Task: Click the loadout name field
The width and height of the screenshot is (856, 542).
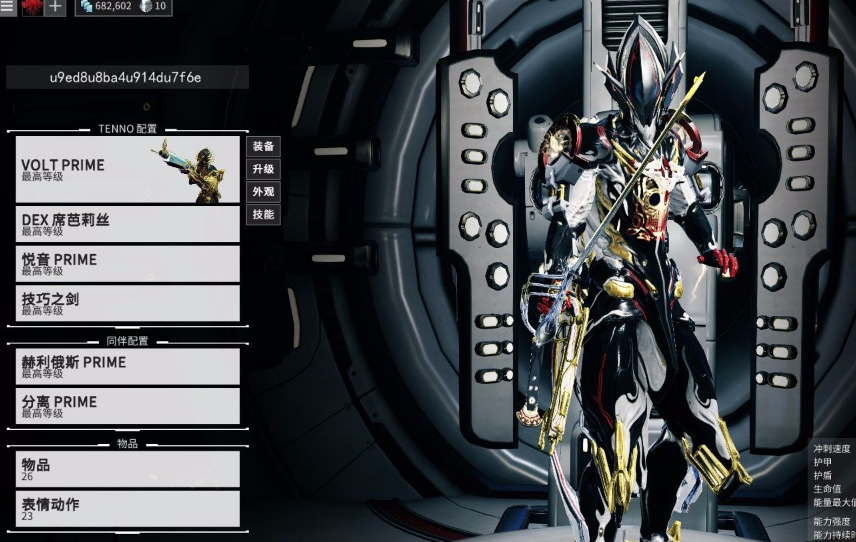Action: click(126, 77)
